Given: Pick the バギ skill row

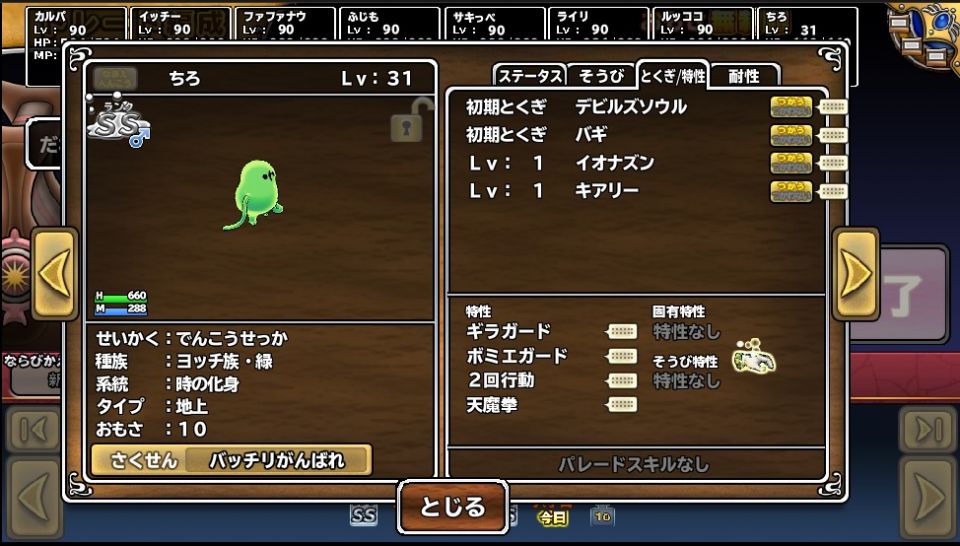Looking at the screenshot, I should [592, 135].
